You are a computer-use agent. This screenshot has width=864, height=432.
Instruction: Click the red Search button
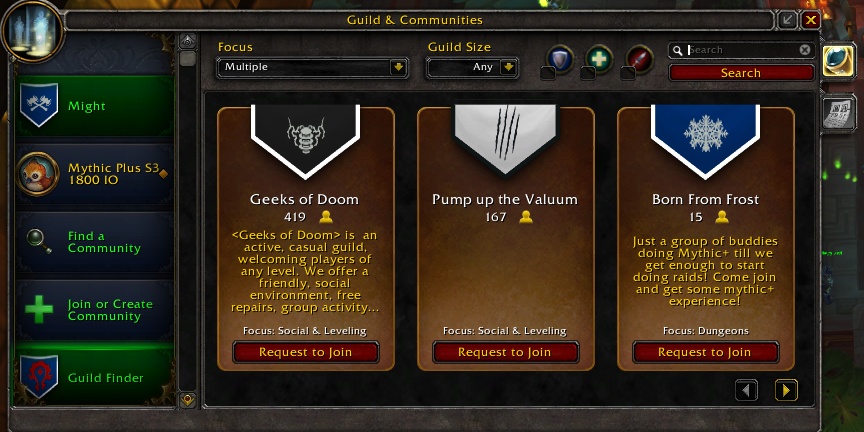[741, 73]
